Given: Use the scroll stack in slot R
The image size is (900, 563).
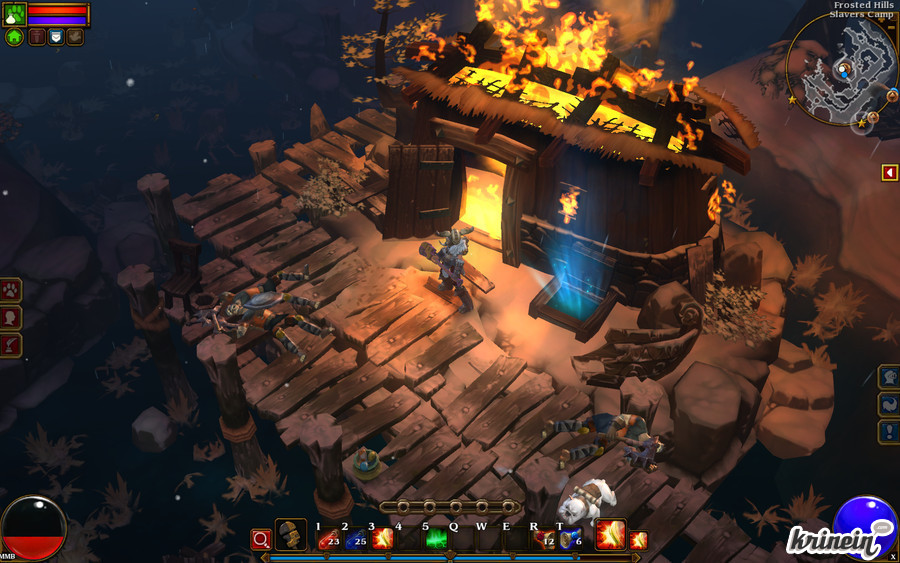Looking at the screenshot, I should (x=544, y=540).
